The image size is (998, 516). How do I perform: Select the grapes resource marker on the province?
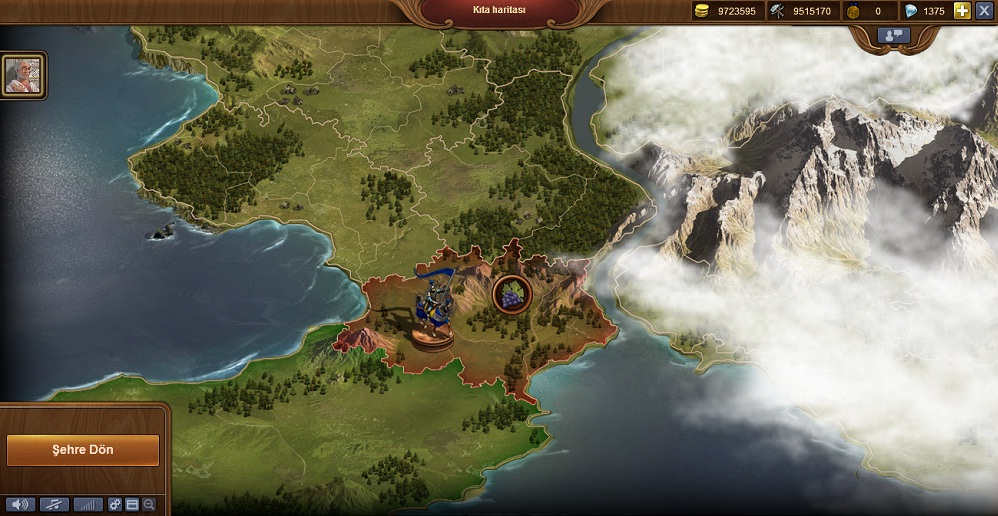(x=511, y=294)
